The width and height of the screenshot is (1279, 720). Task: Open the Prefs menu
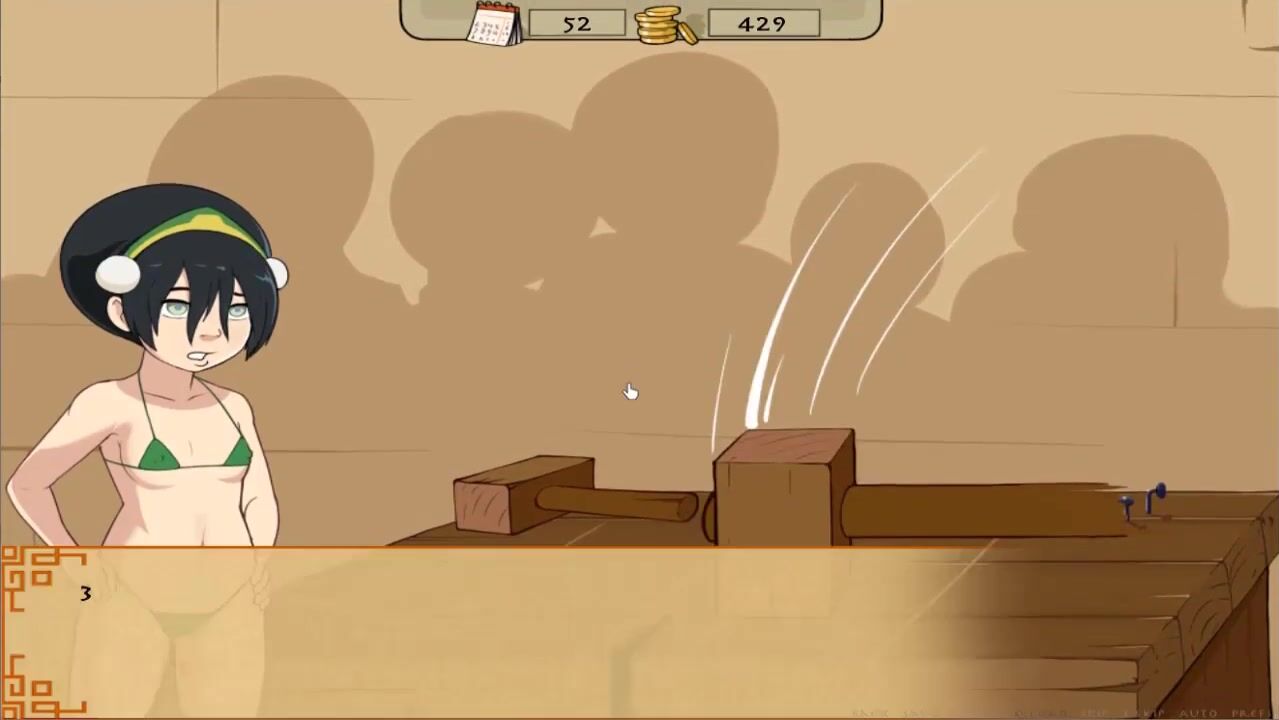click(1250, 713)
